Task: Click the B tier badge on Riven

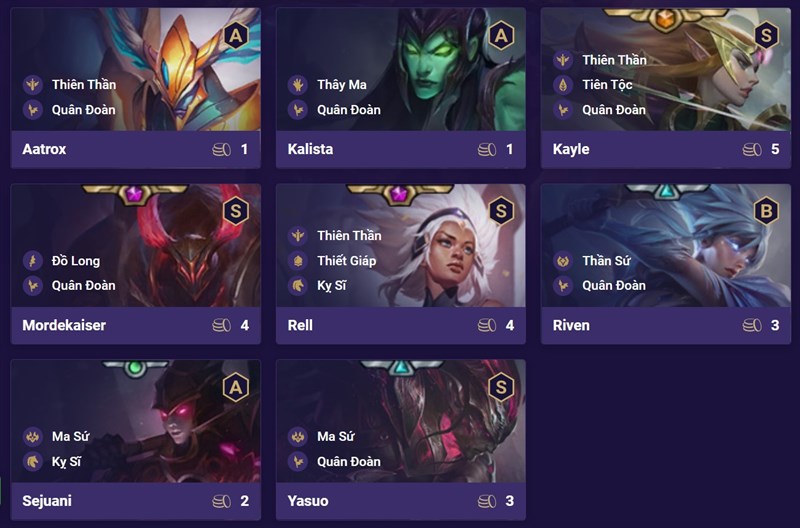Action: point(765,211)
